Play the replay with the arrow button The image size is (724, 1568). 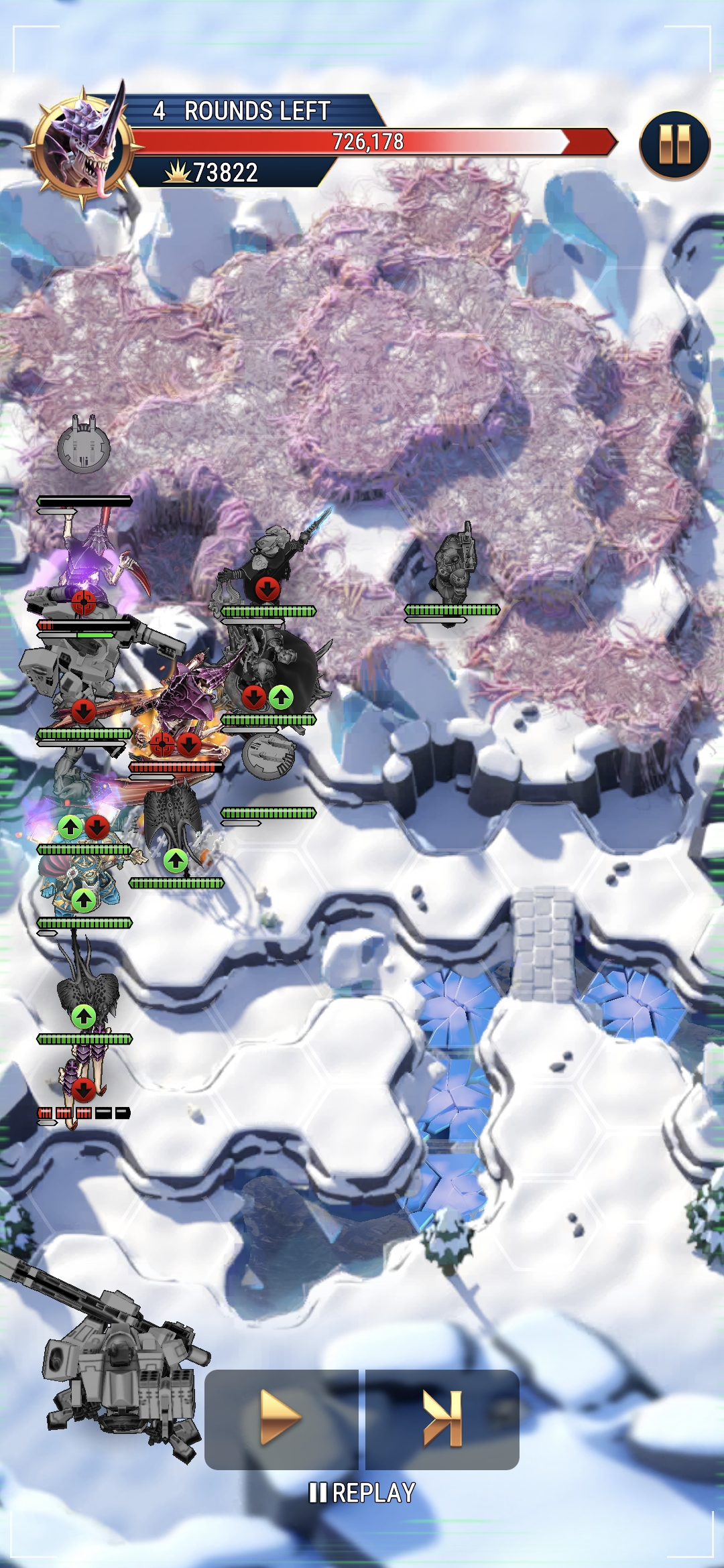pyautogui.click(x=282, y=1417)
